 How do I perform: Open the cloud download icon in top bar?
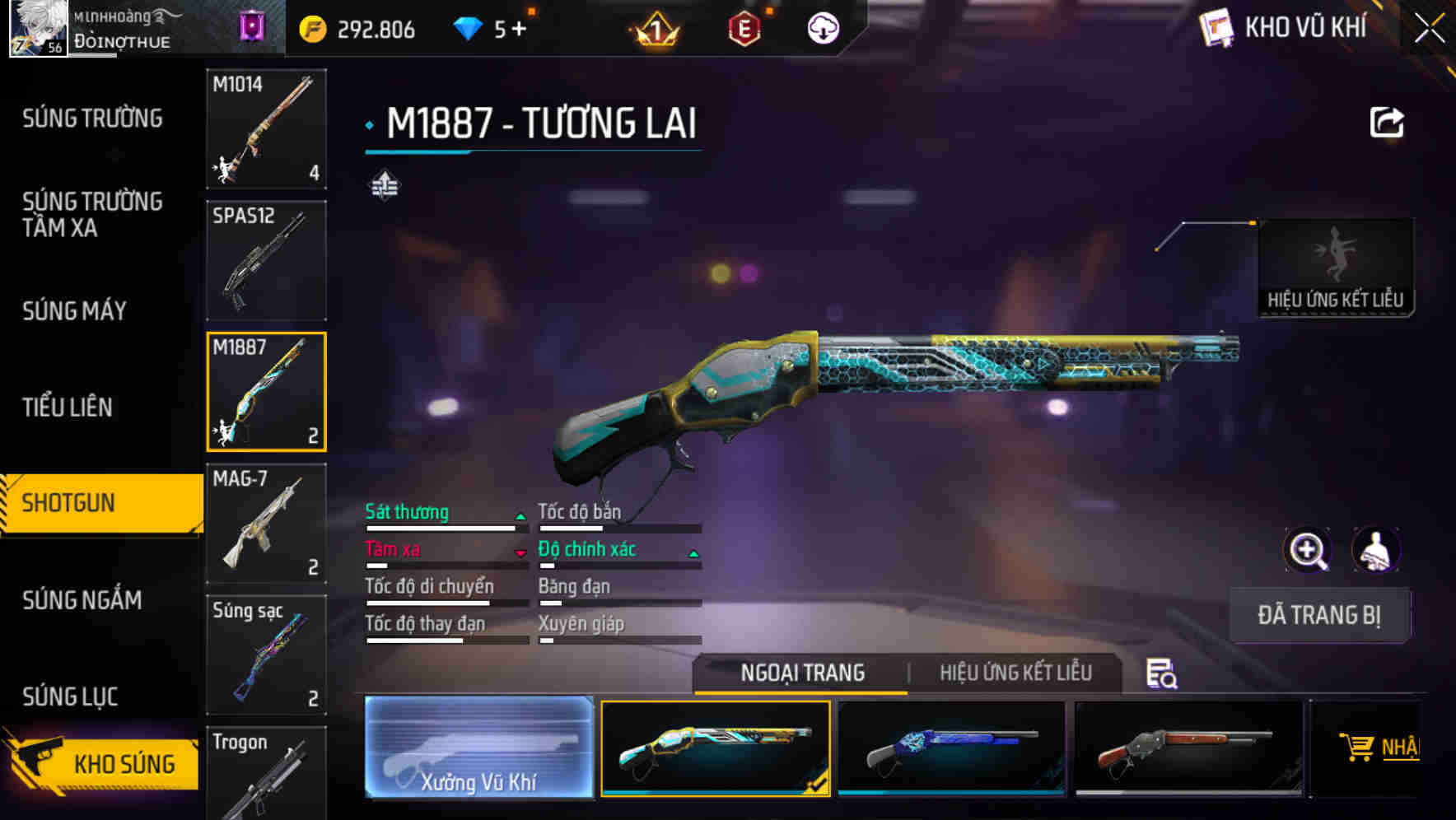(822, 27)
